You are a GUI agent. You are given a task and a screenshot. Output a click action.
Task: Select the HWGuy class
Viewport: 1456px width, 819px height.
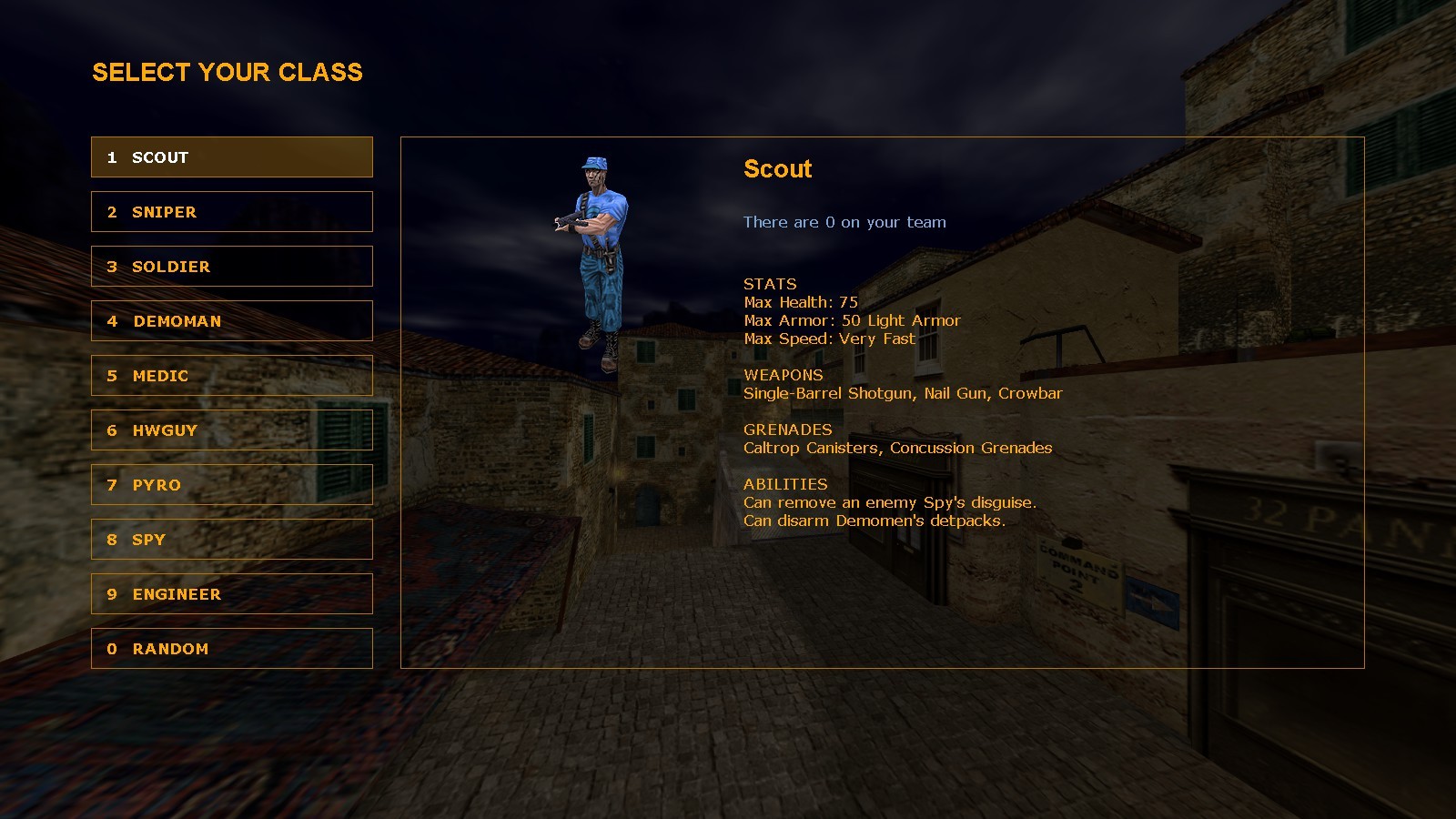coord(231,430)
